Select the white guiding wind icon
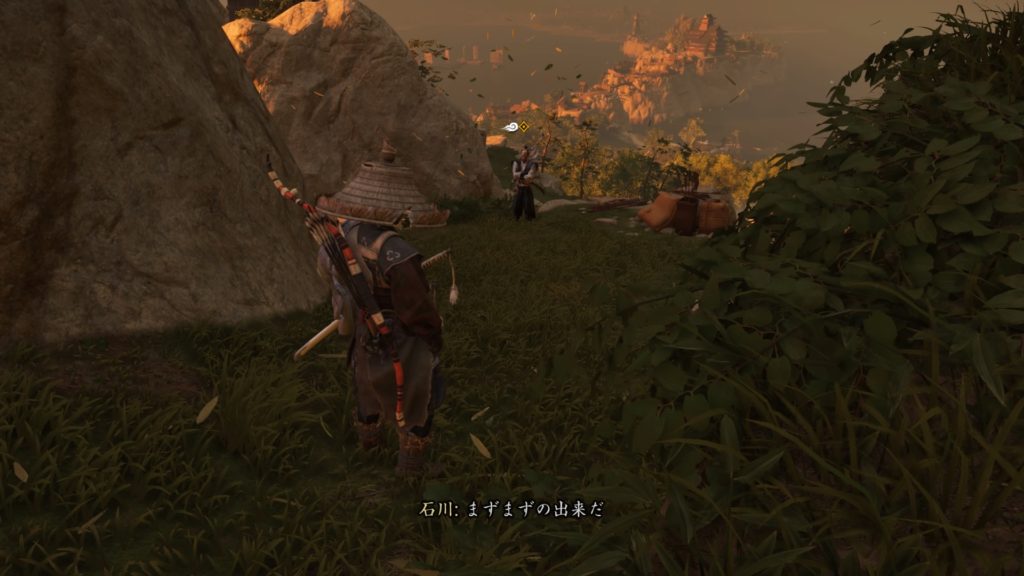1024x576 pixels. [511, 127]
